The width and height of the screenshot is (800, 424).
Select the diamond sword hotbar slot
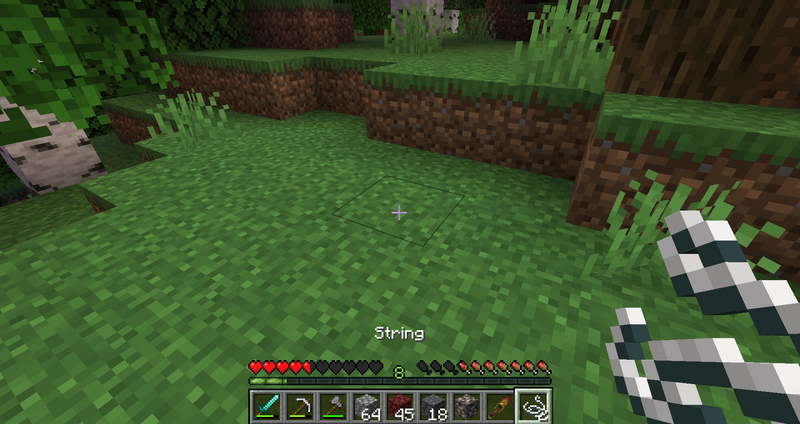click(267, 406)
